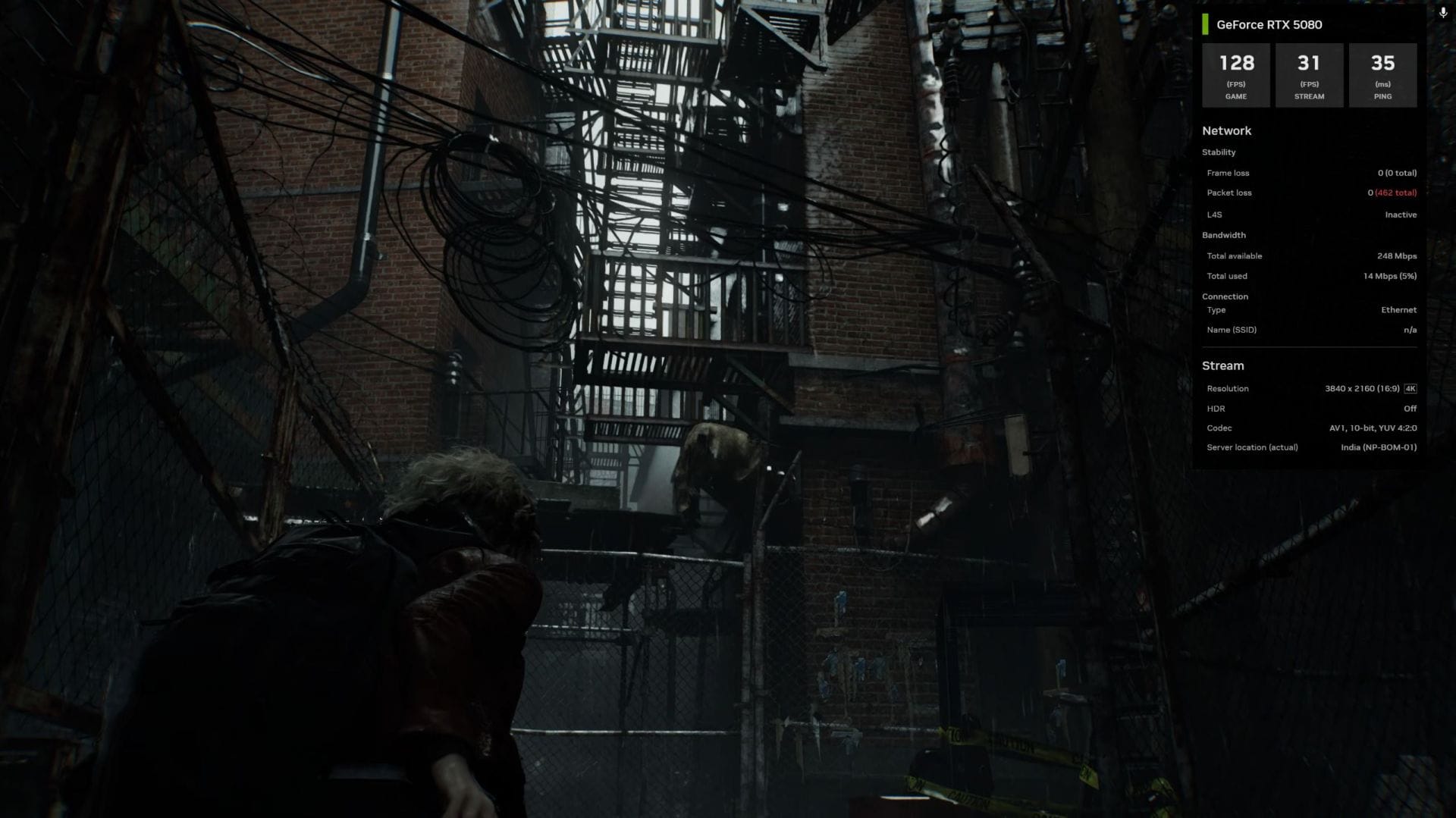Viewport: 1456px width, 818px height.
Task: Click the microphone icon in top-right corner
Action: pos(1442,12)
